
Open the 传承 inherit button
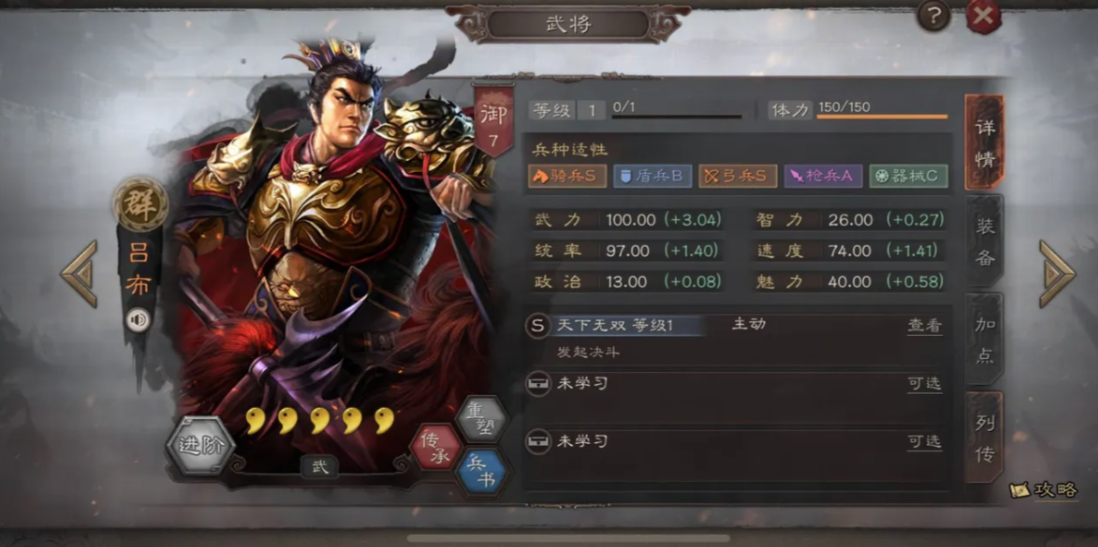pyautogui.click(x=436, y=447)
